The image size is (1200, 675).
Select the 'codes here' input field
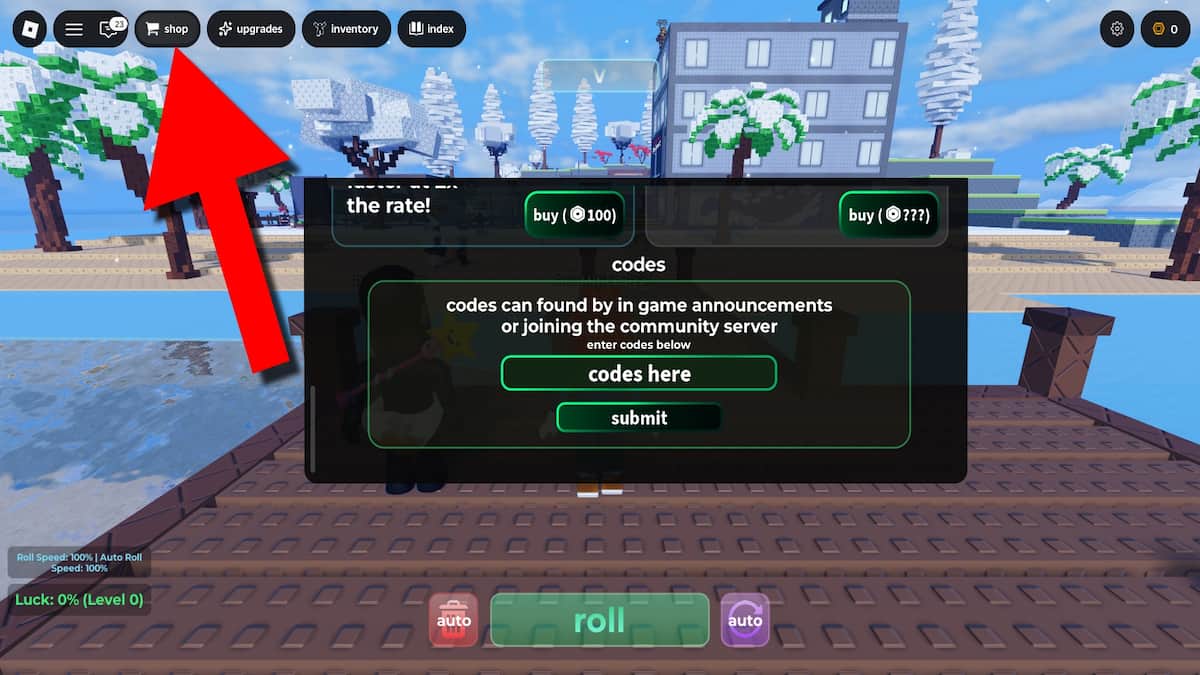click(x=639, y=374)
